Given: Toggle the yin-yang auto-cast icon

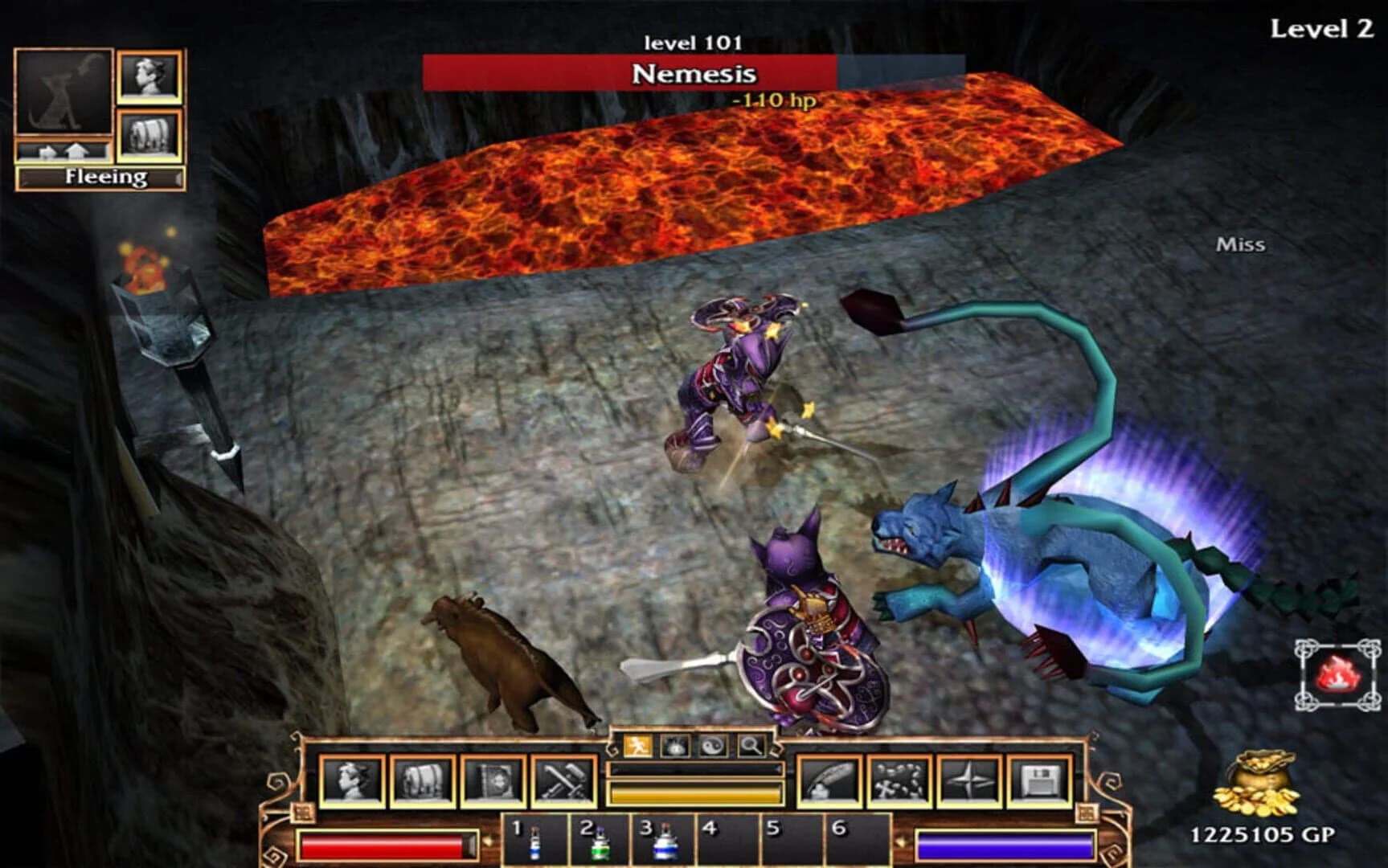Looking at the screenshot, I should tap(712, 745).
